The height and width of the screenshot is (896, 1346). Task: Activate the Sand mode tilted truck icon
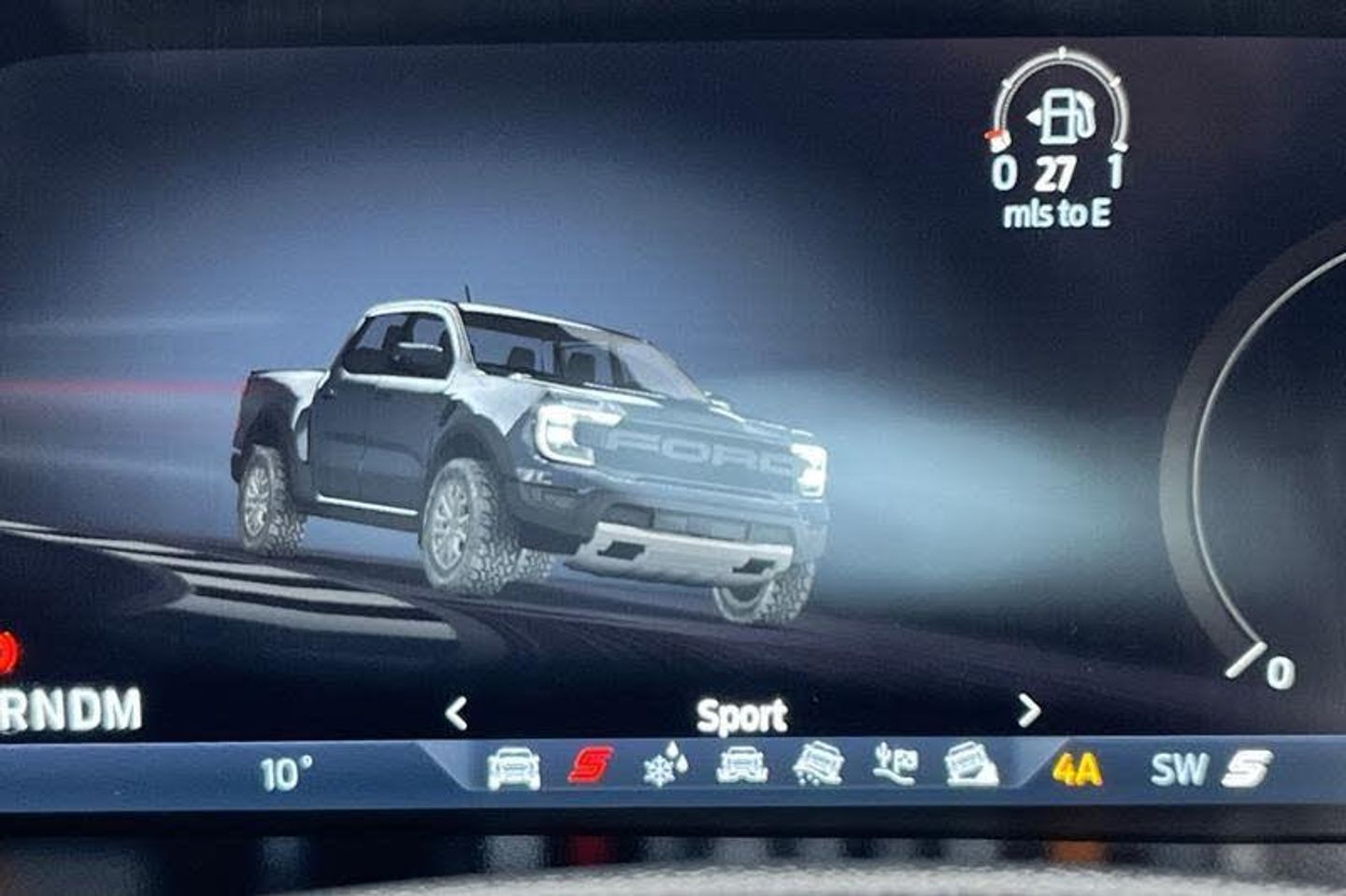818,765
